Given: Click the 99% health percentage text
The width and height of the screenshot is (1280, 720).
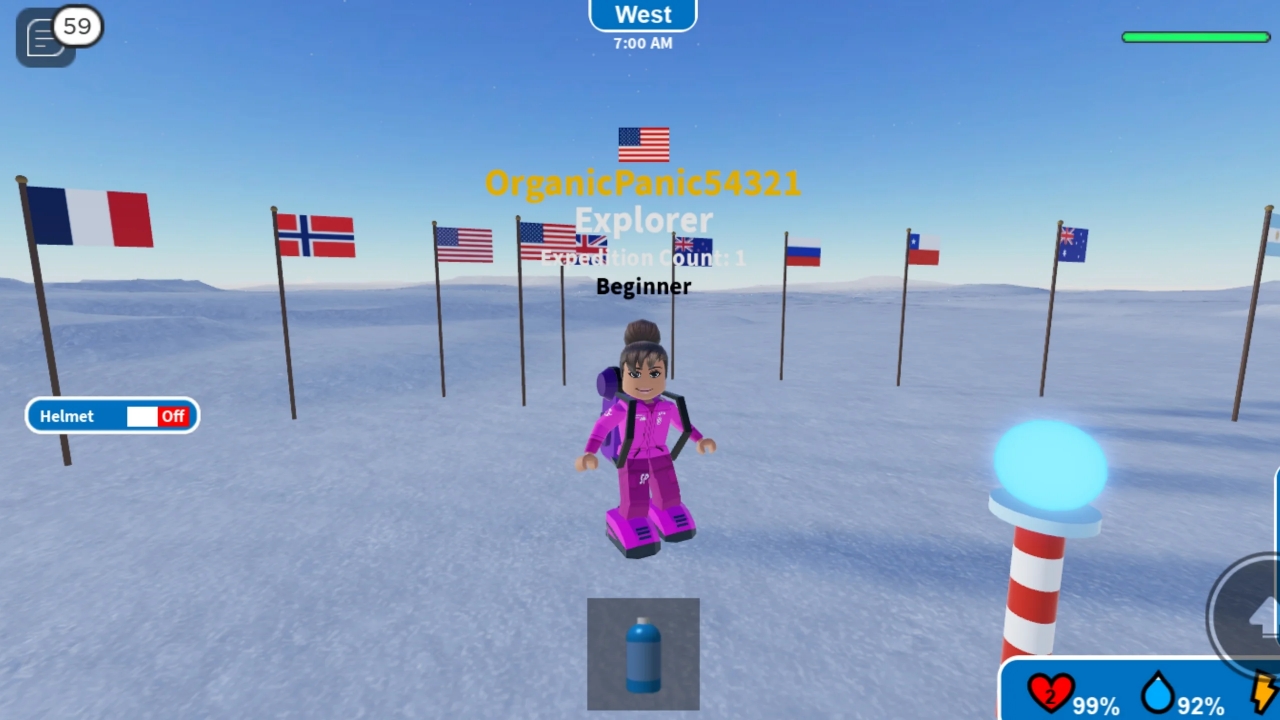Looking at the screenshot, I should 1097,705.
